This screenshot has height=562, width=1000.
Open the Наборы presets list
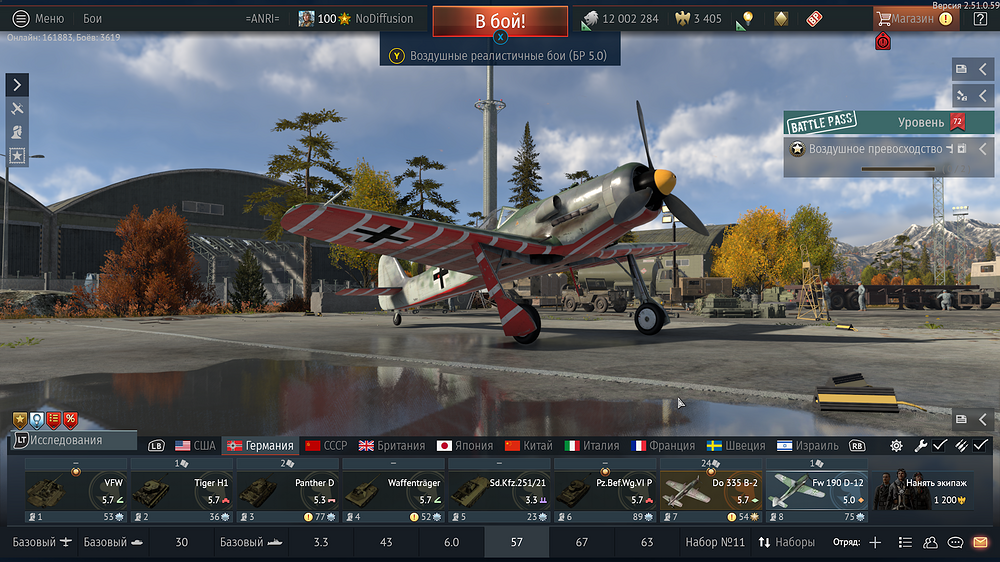pos(787,542)
